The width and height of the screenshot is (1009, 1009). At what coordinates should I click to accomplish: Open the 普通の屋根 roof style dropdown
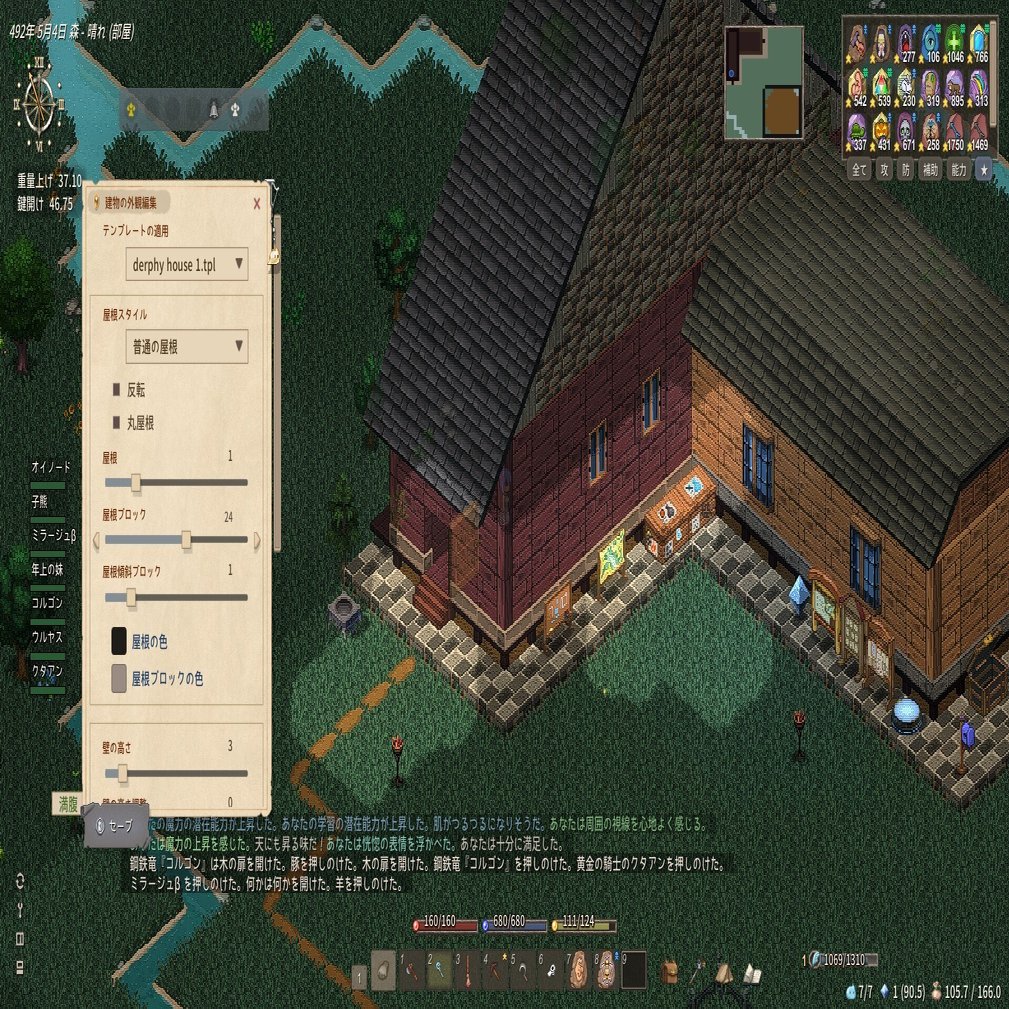pos(187,347)
